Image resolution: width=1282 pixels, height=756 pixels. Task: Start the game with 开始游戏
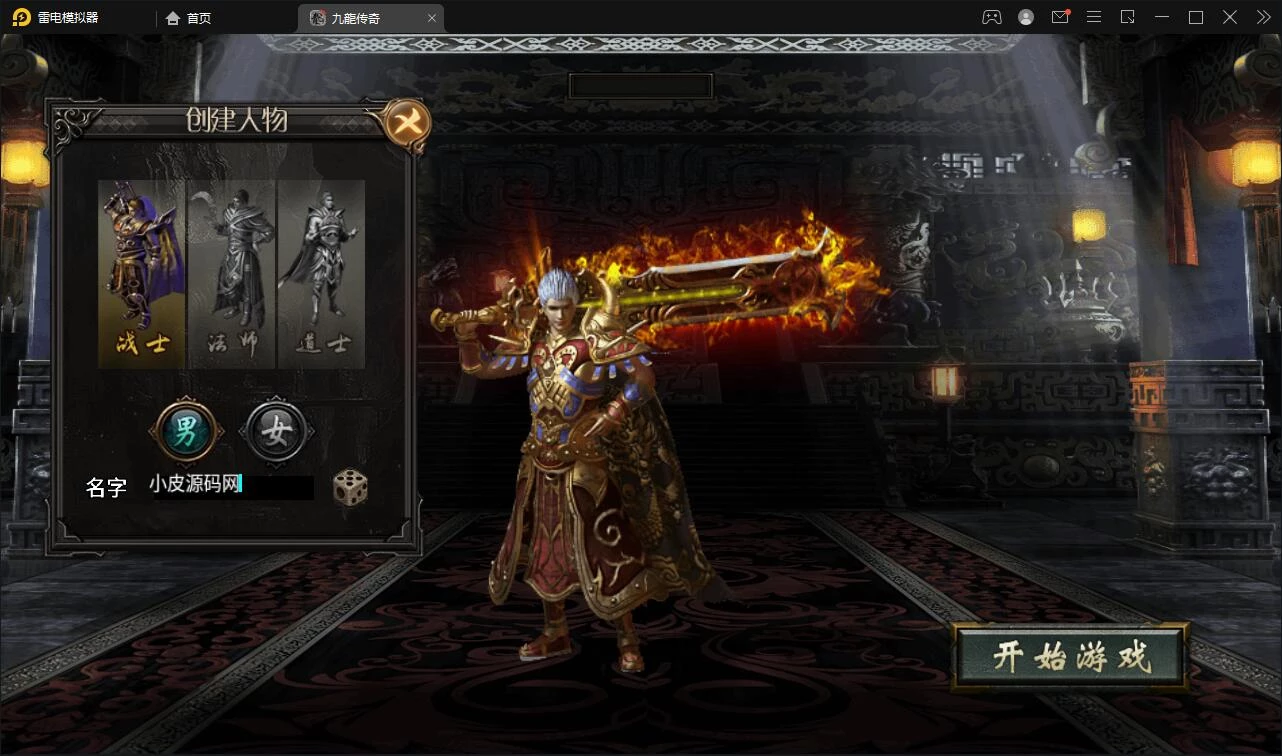pos(1070,657)
